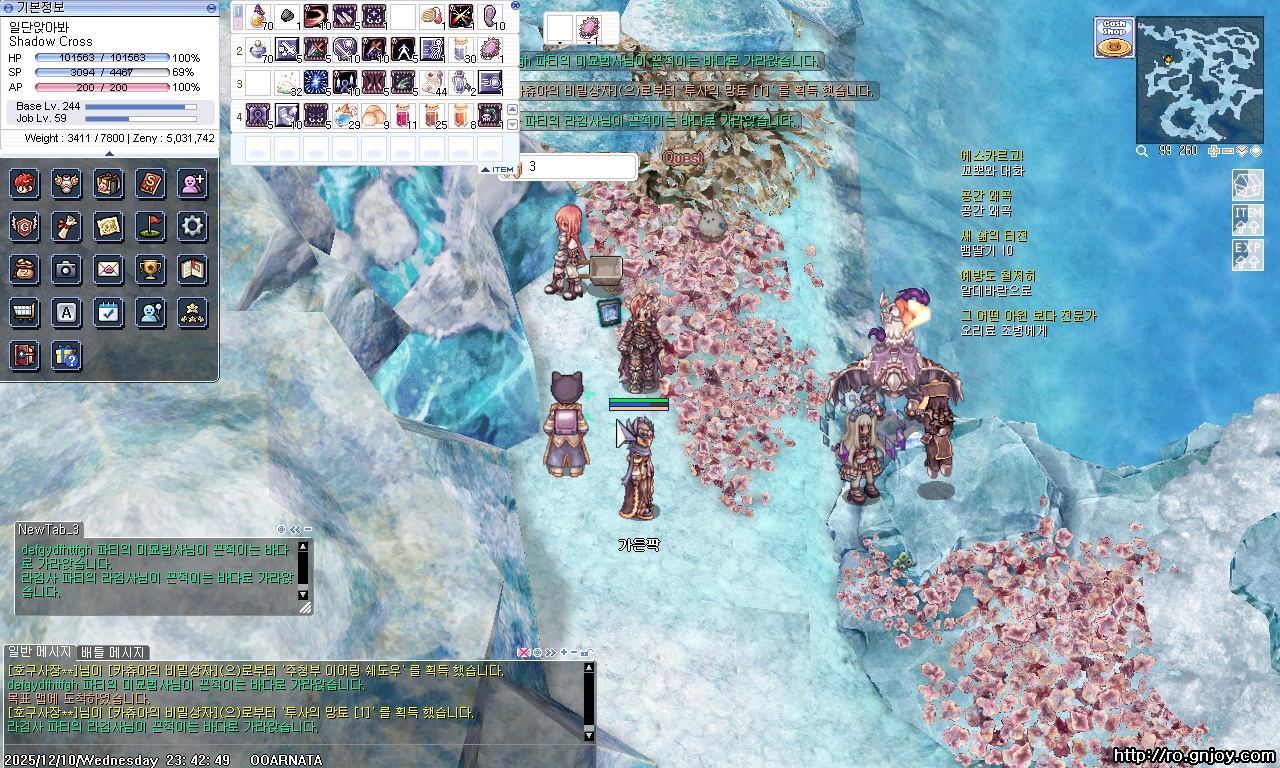
Task: Open the mail envelope icon
Action: click(x=108, y=269)
